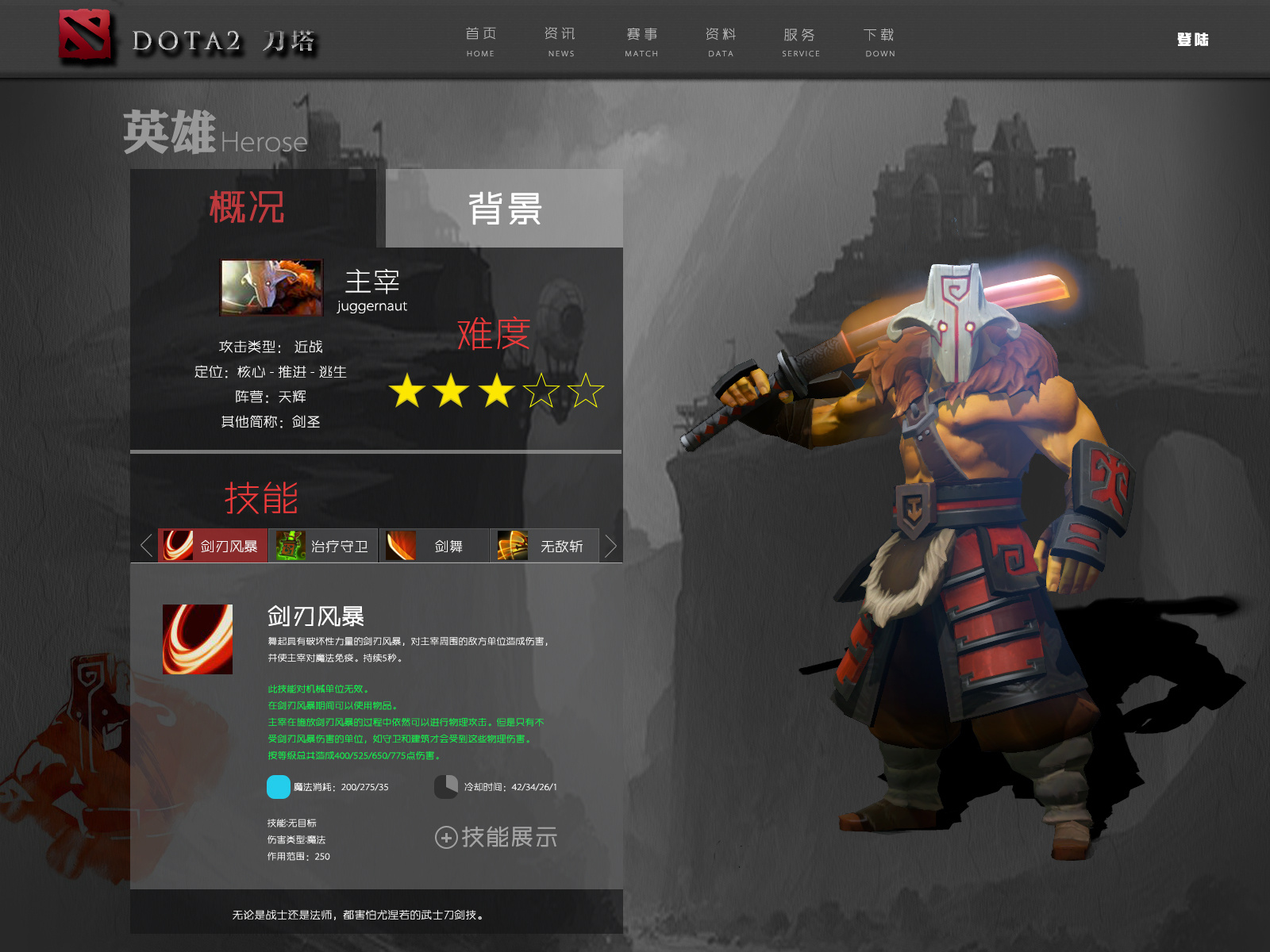The image size is (1270, 952).
Task: Select the 治疗守卫 skill icon
Action: click(290, 545)
